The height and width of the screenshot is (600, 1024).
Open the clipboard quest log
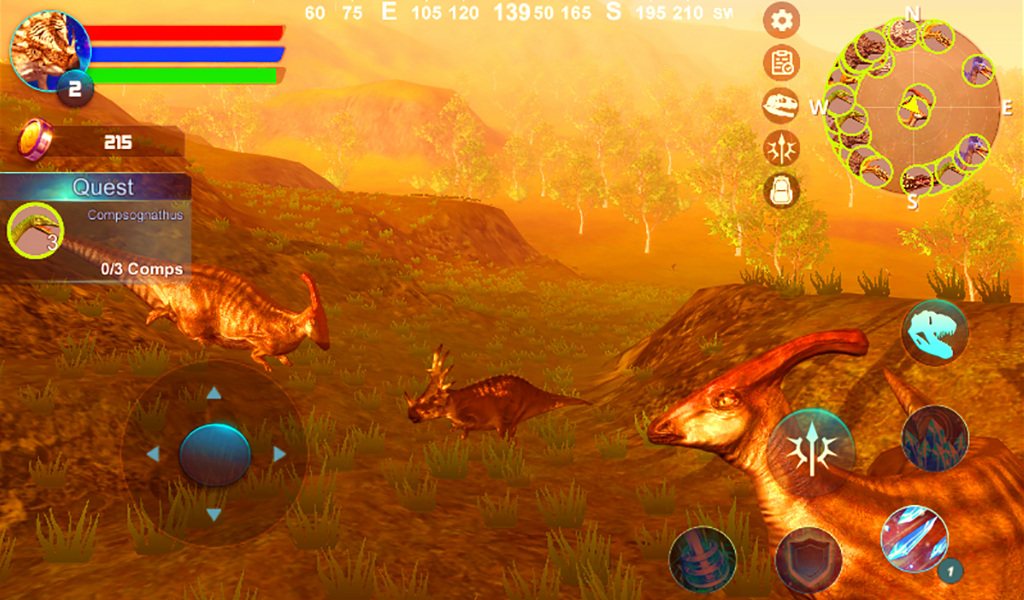(781, 62)
